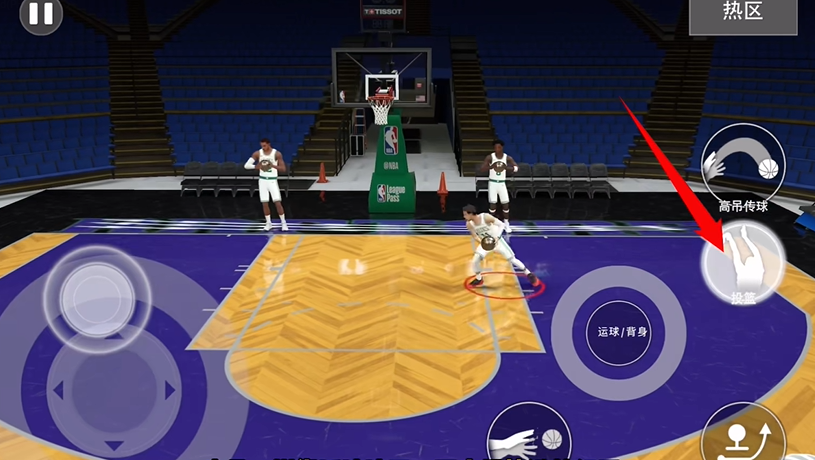This screenshot has height=460, width=815.
Task: Tap the 运球/背身 dribble button
Action: (x=621, y=332)
